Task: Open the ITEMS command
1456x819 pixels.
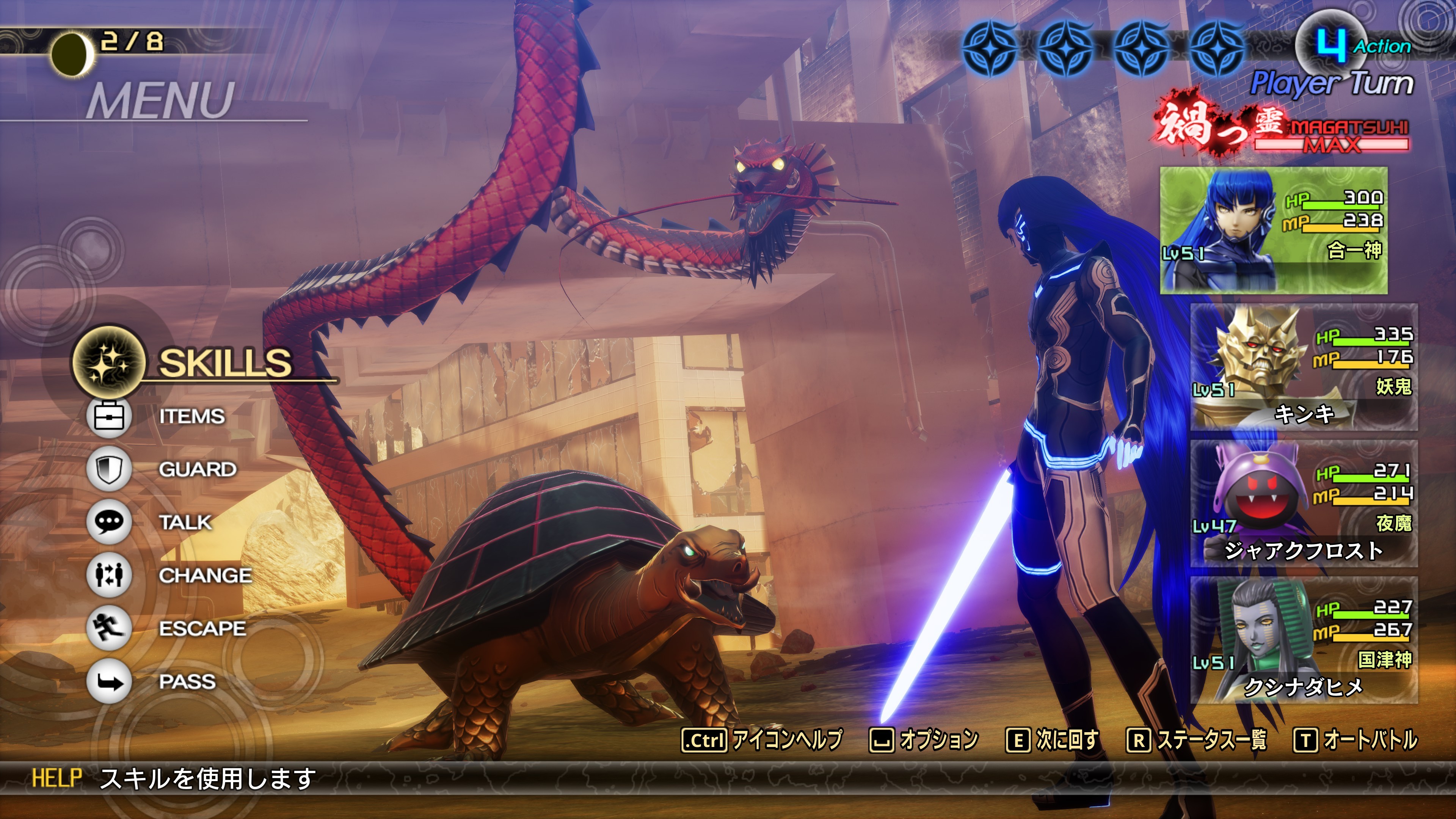Action: click(191, 417)
